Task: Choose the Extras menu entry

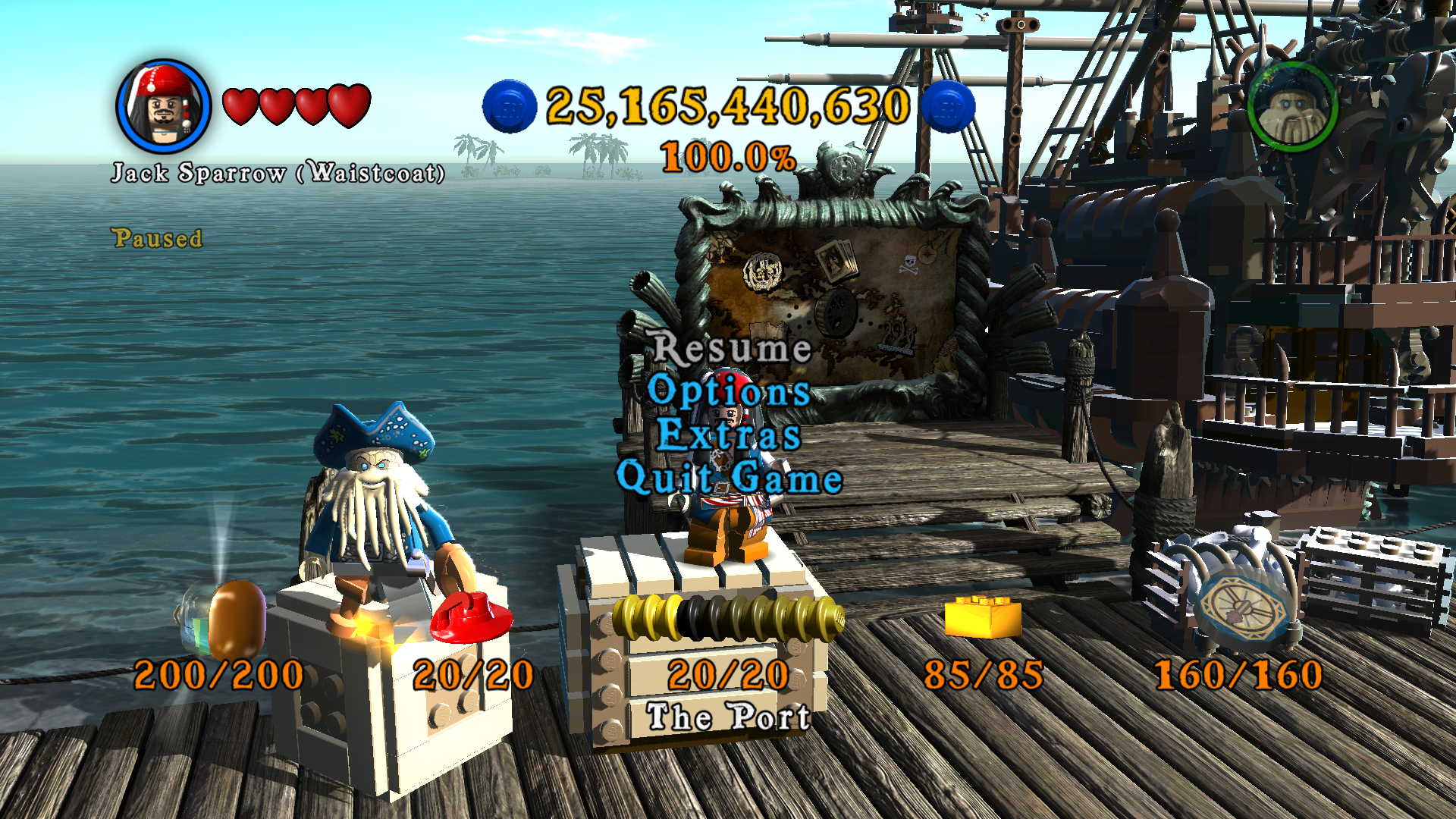Action: click(729, 435)
